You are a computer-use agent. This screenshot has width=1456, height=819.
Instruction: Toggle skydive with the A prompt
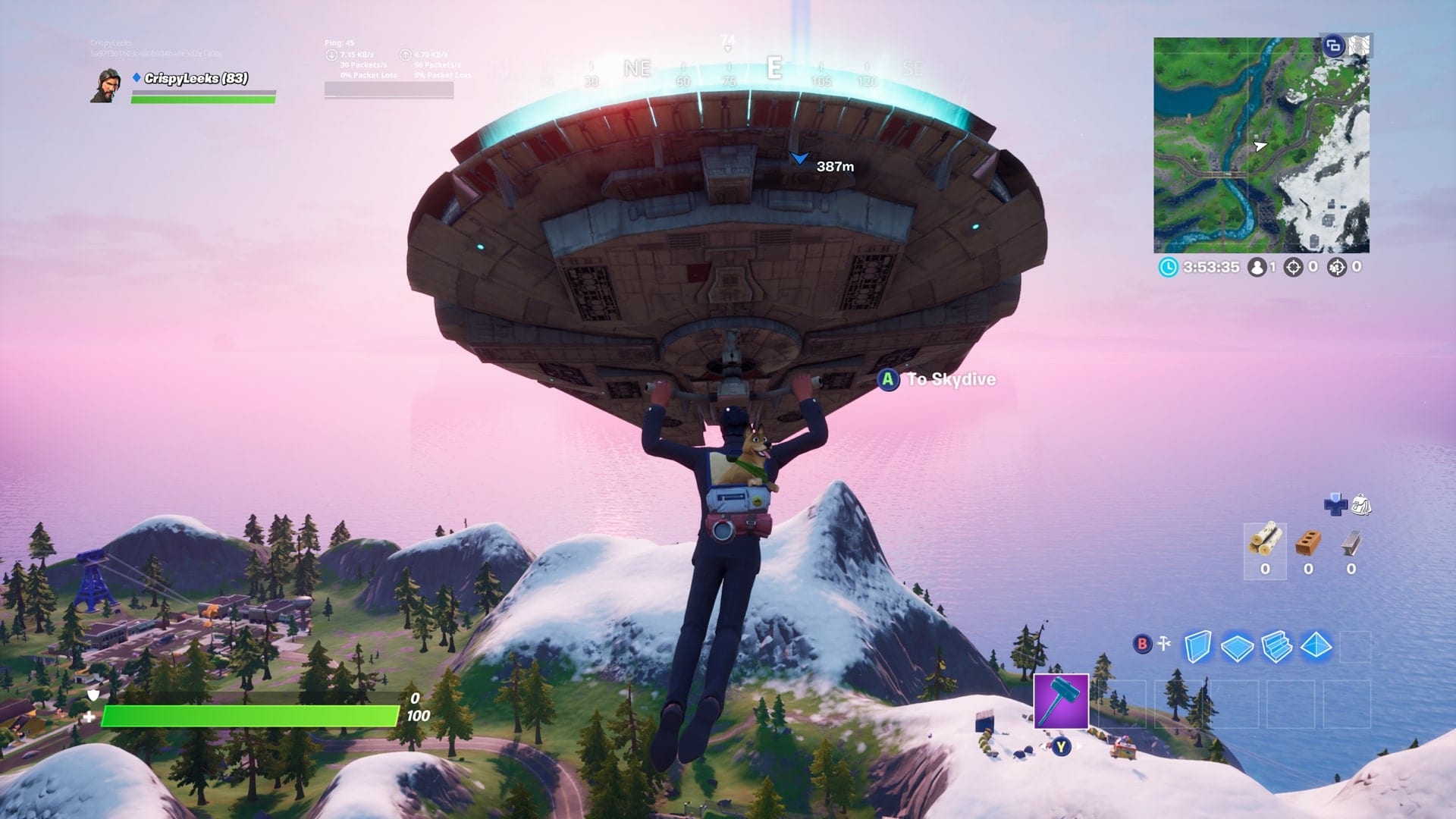click(887, 381)
